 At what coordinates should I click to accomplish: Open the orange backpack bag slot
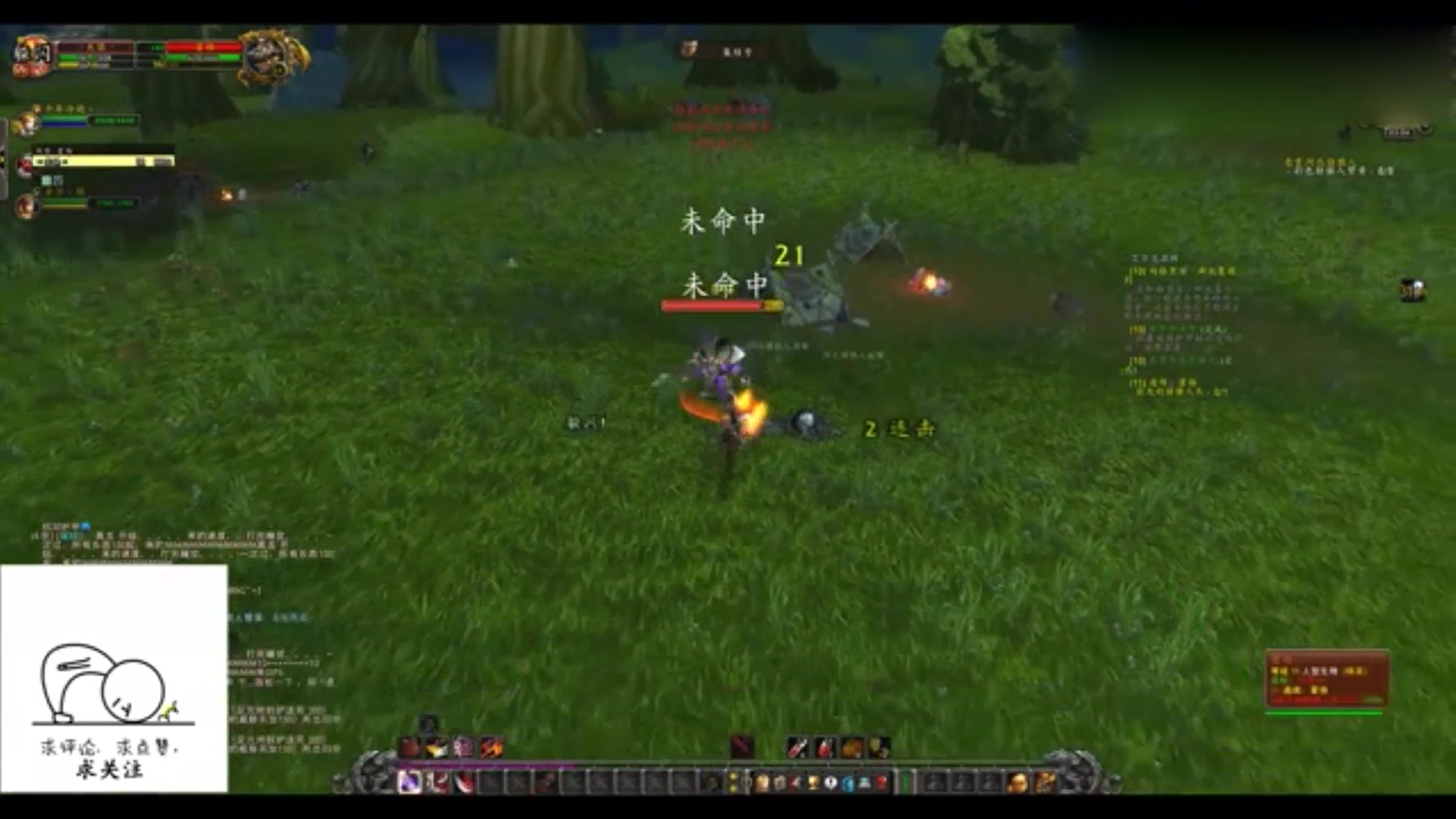pos(1018,783)
